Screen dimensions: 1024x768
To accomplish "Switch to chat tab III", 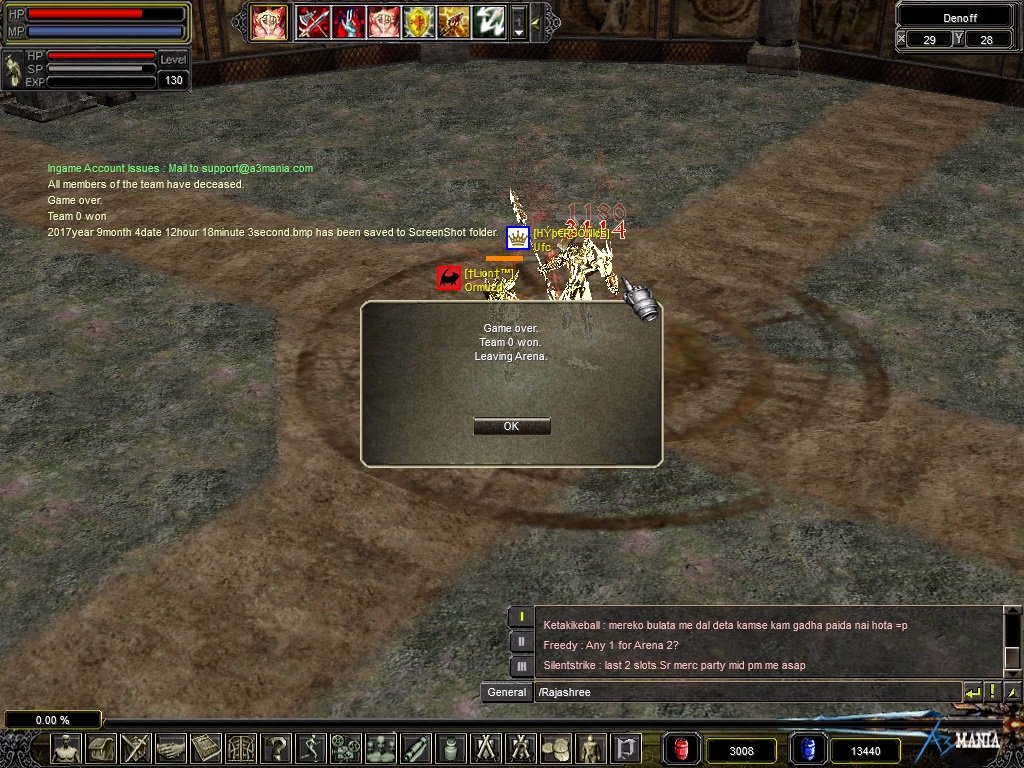I will click(x=520, y=666).
